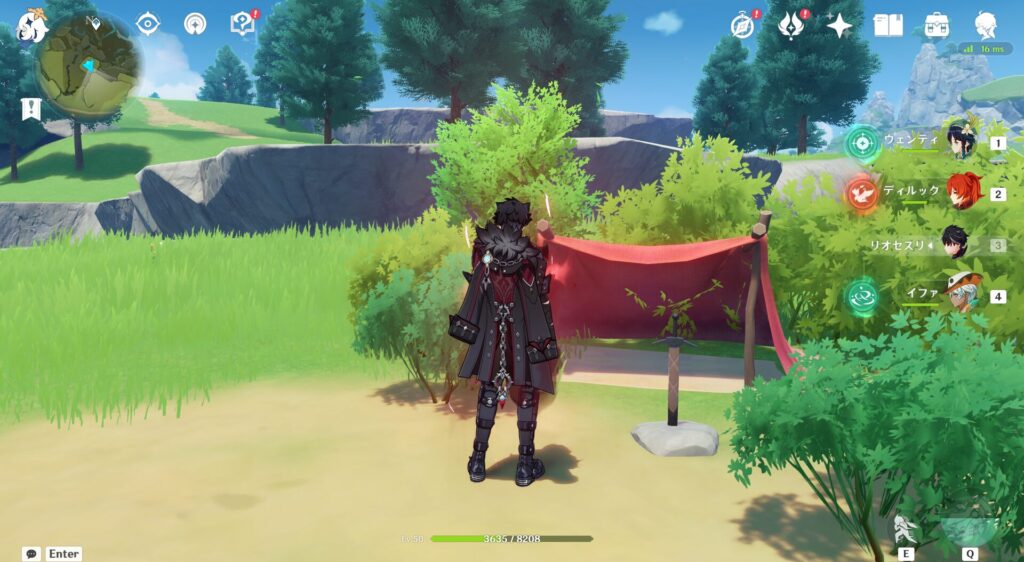This screenshot has height=562, width=1024.
Task: Open the backpack inventory
Action: (x=937, y=26)
